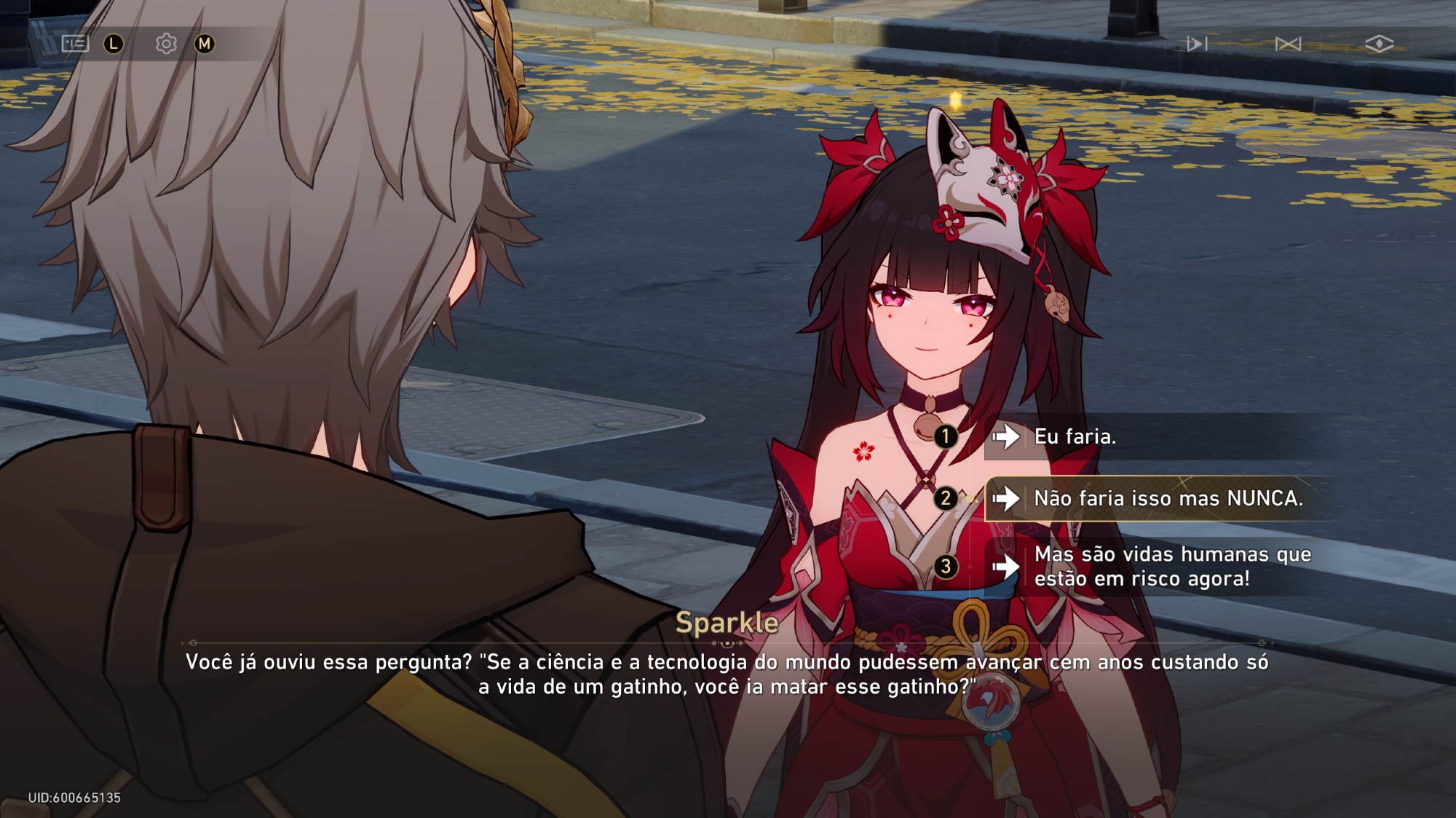
Task: Open the dialogue log icon
Action: 75,44
